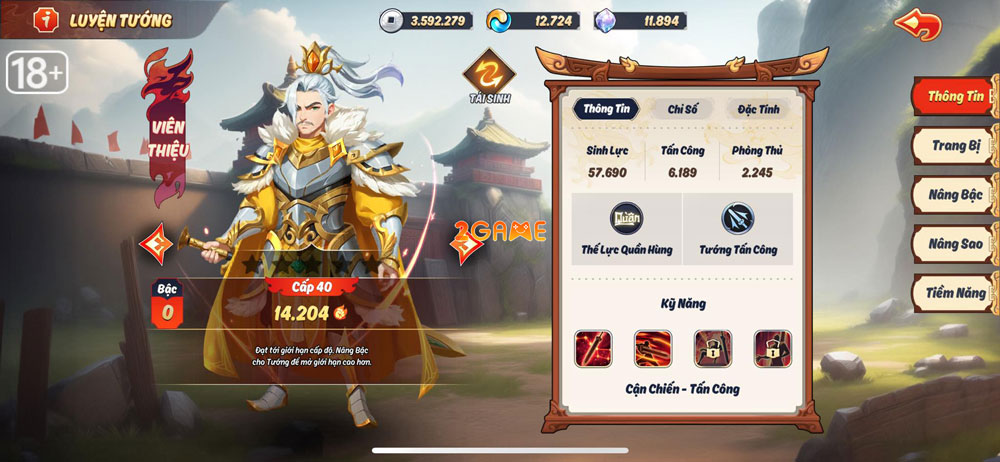Open the Nâng Sao side menu
This screenshot has width=1000, height=462.
pos(956,244)
